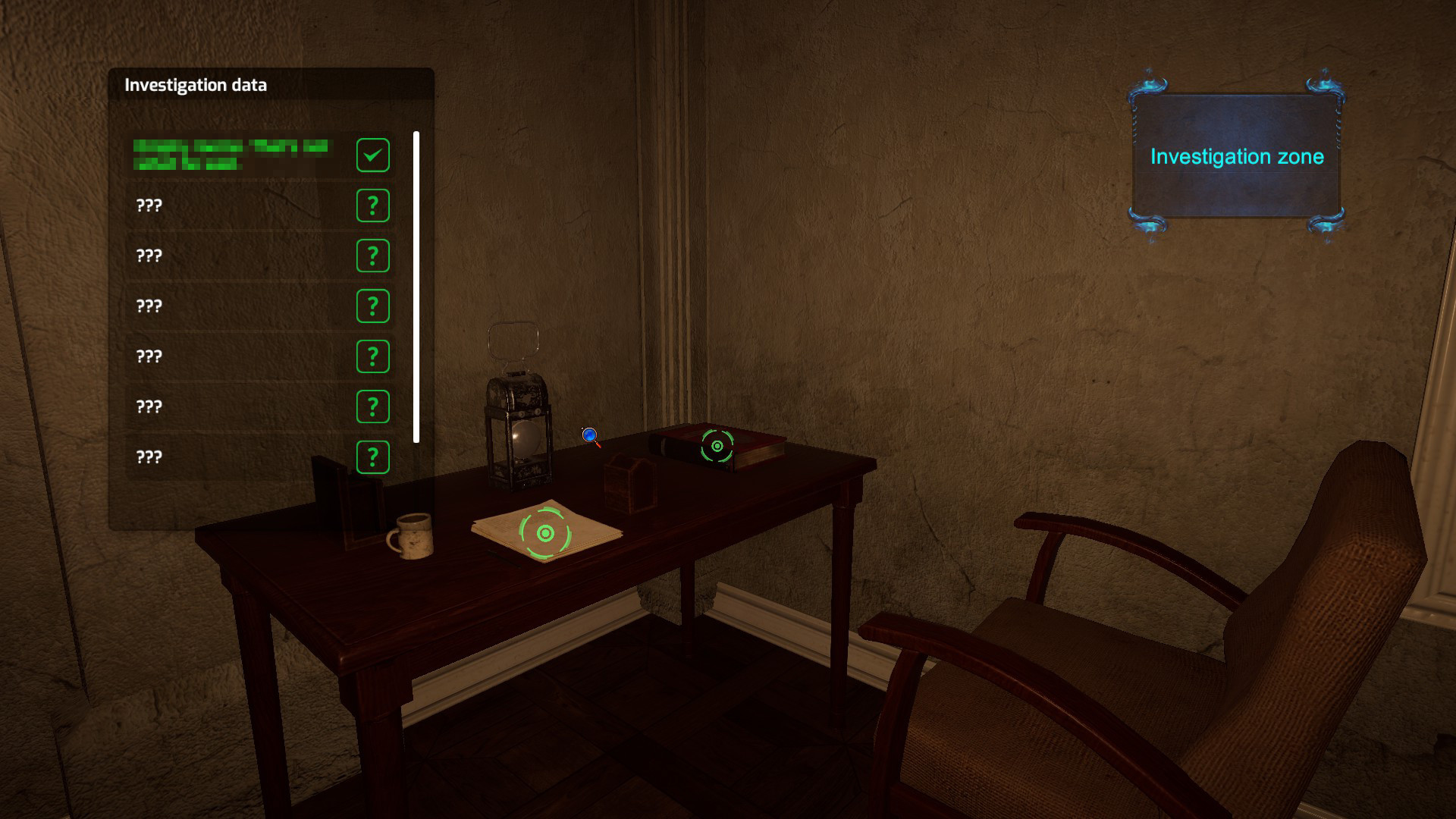Select the question mark icon on second ??? entry
1456x819 pixels.
372,256
